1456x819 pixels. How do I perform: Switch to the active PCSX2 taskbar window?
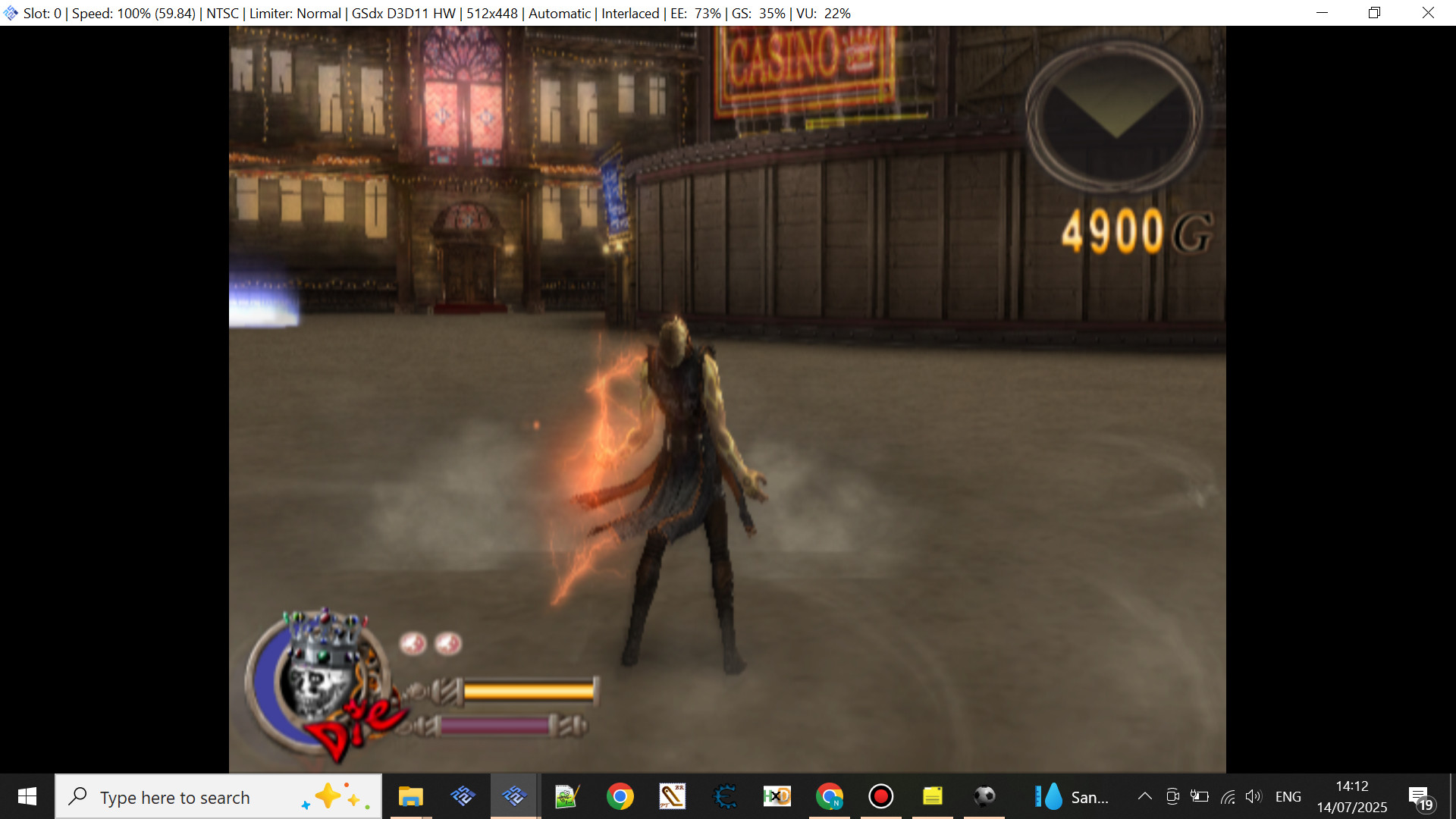(x=514, y=796)
